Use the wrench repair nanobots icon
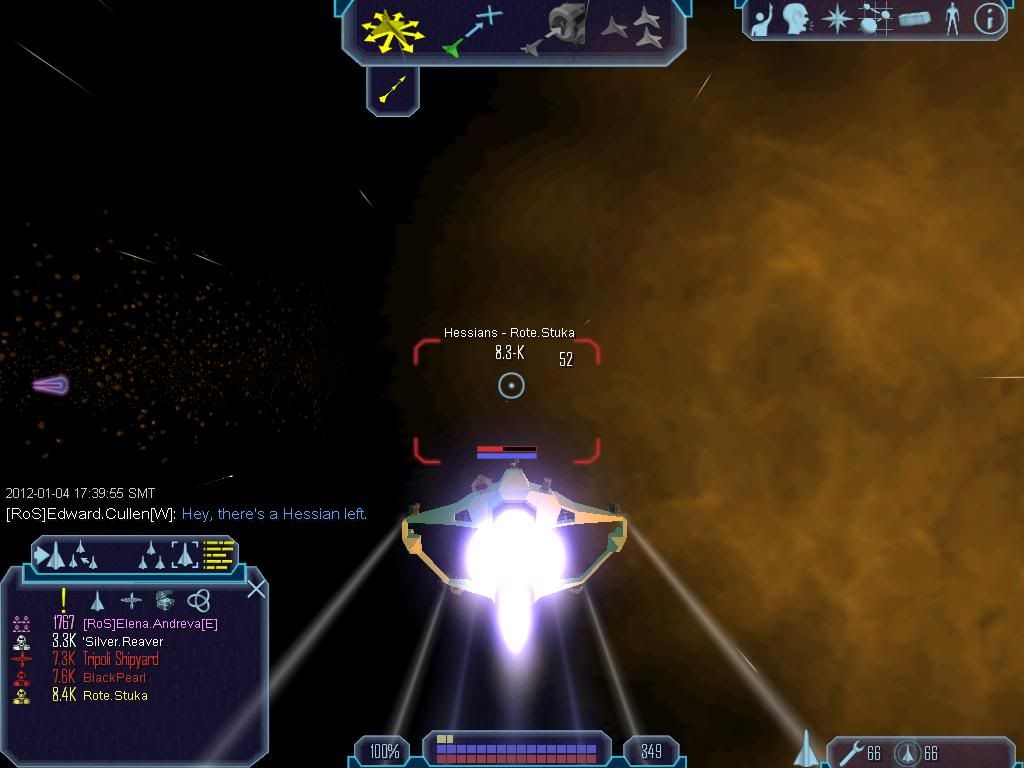This screenshot has height=768, width=1024. (x=853, y=752)
